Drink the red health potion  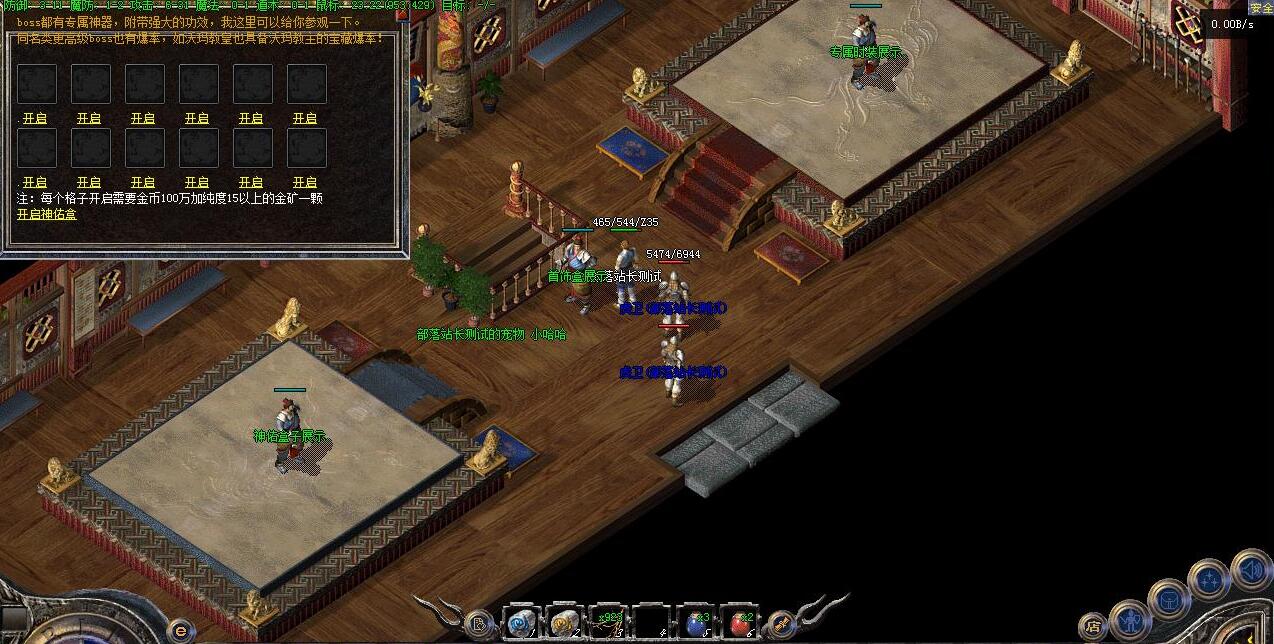pyautogui.click(x=741, y=622)
